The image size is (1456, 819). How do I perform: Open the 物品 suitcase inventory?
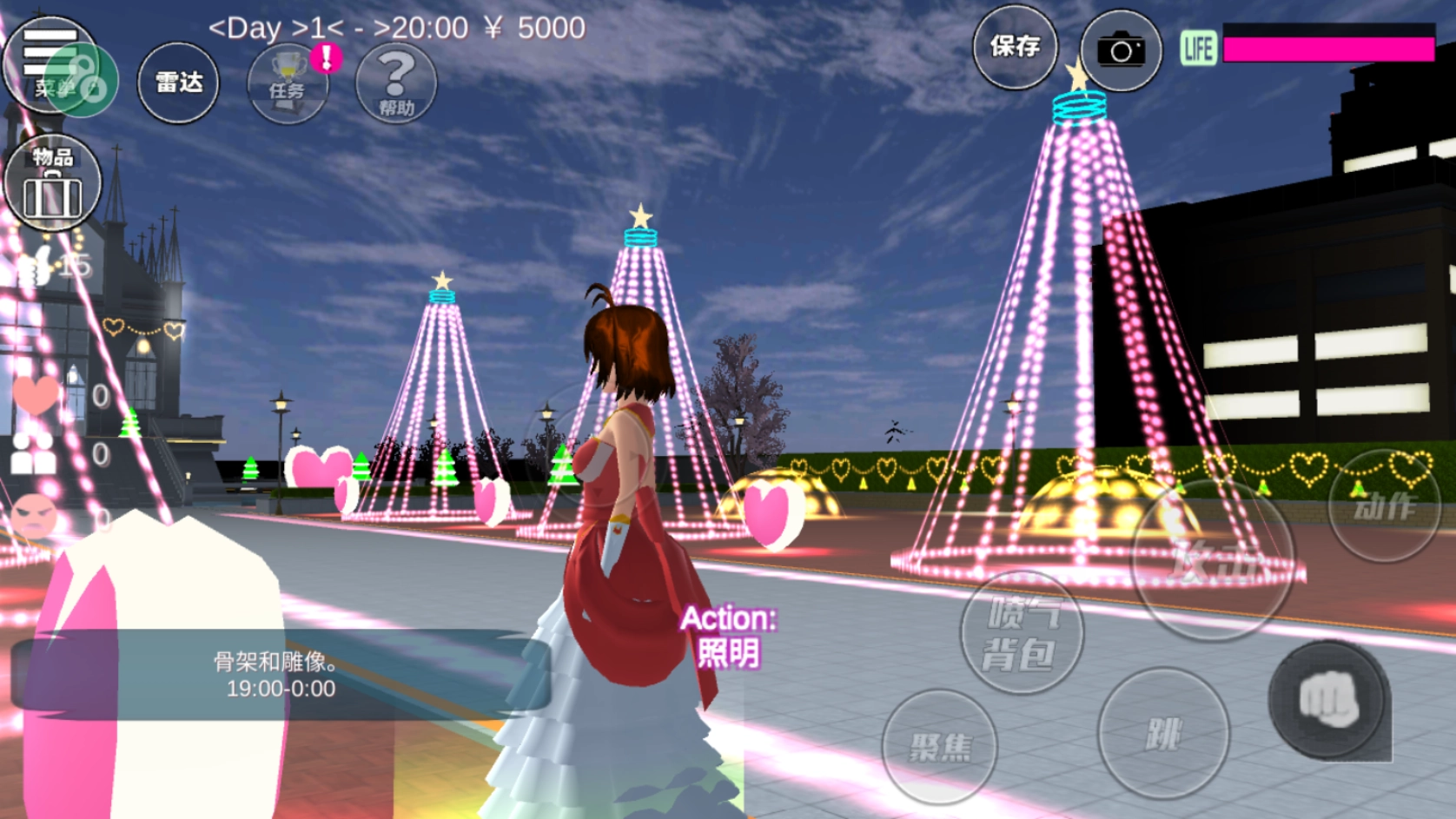[52, 183]
